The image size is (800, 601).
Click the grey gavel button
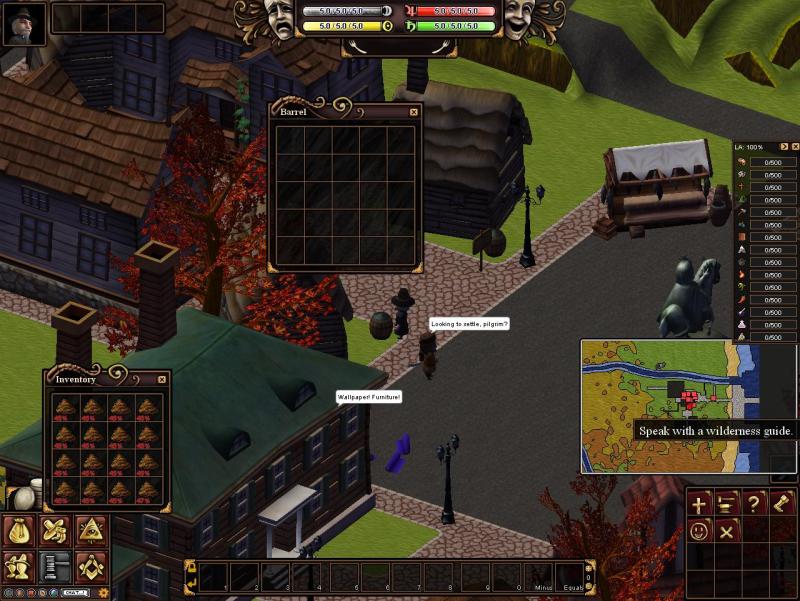(x=55, y=567)
